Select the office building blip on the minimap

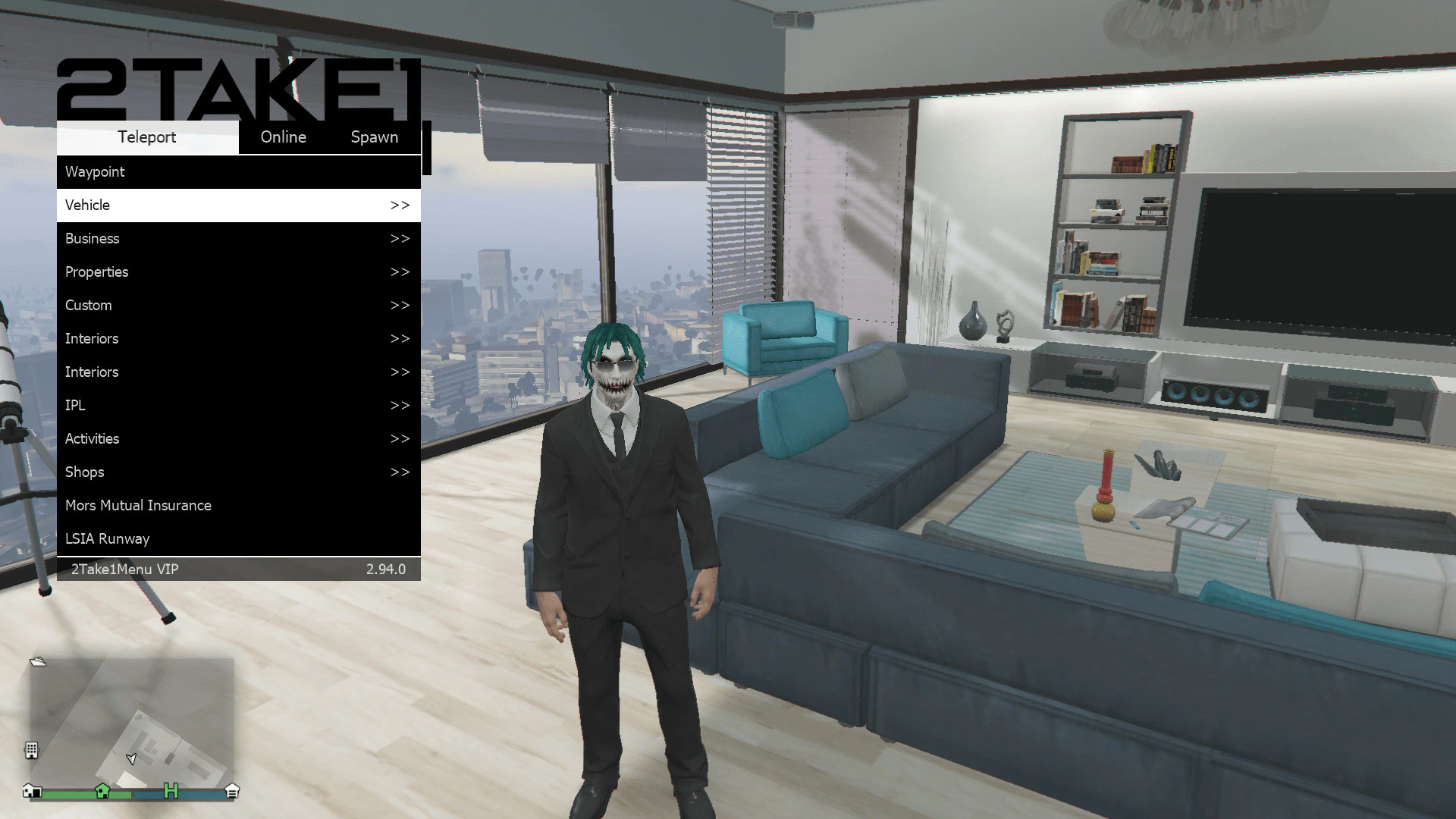click(x=31, y=750)
